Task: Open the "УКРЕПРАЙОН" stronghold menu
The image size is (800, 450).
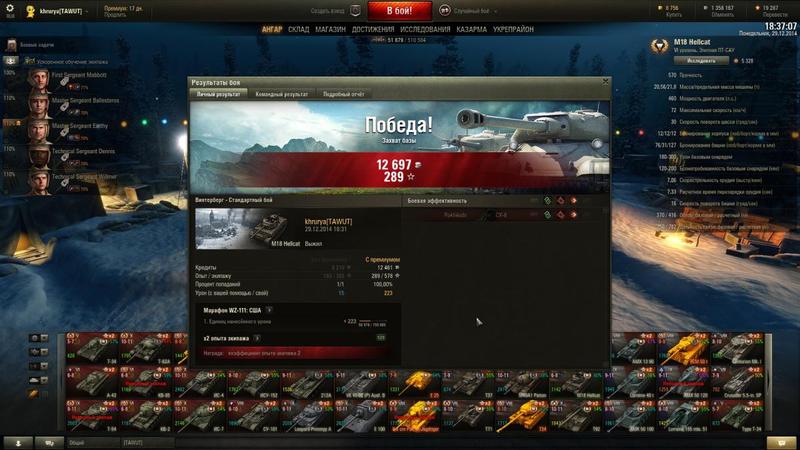Action: [x=514, y=30]
